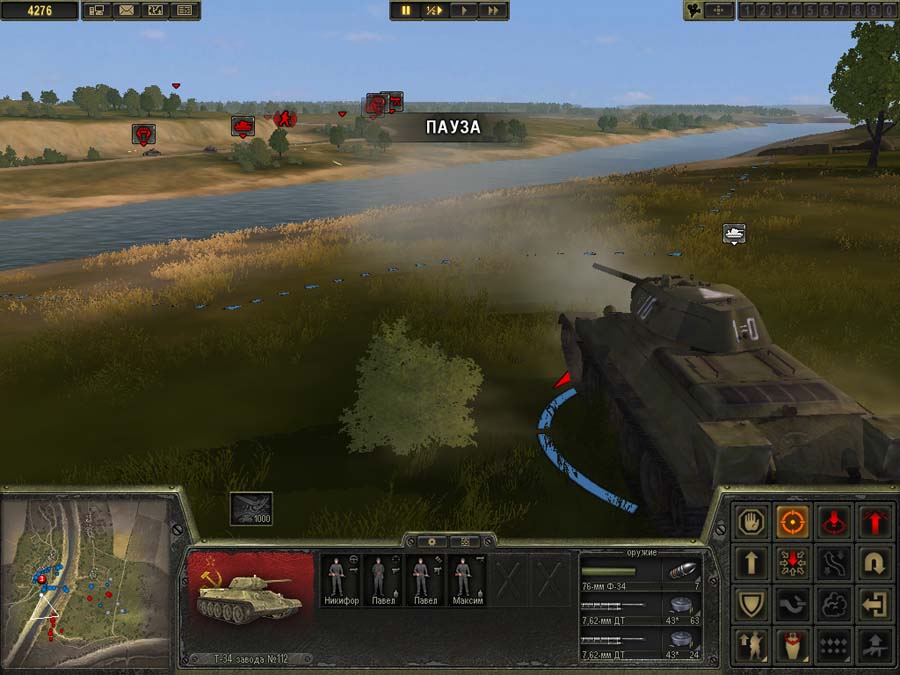900x675 pixels.
Task: Resume at normal play speed
Action: pos(463,10)
